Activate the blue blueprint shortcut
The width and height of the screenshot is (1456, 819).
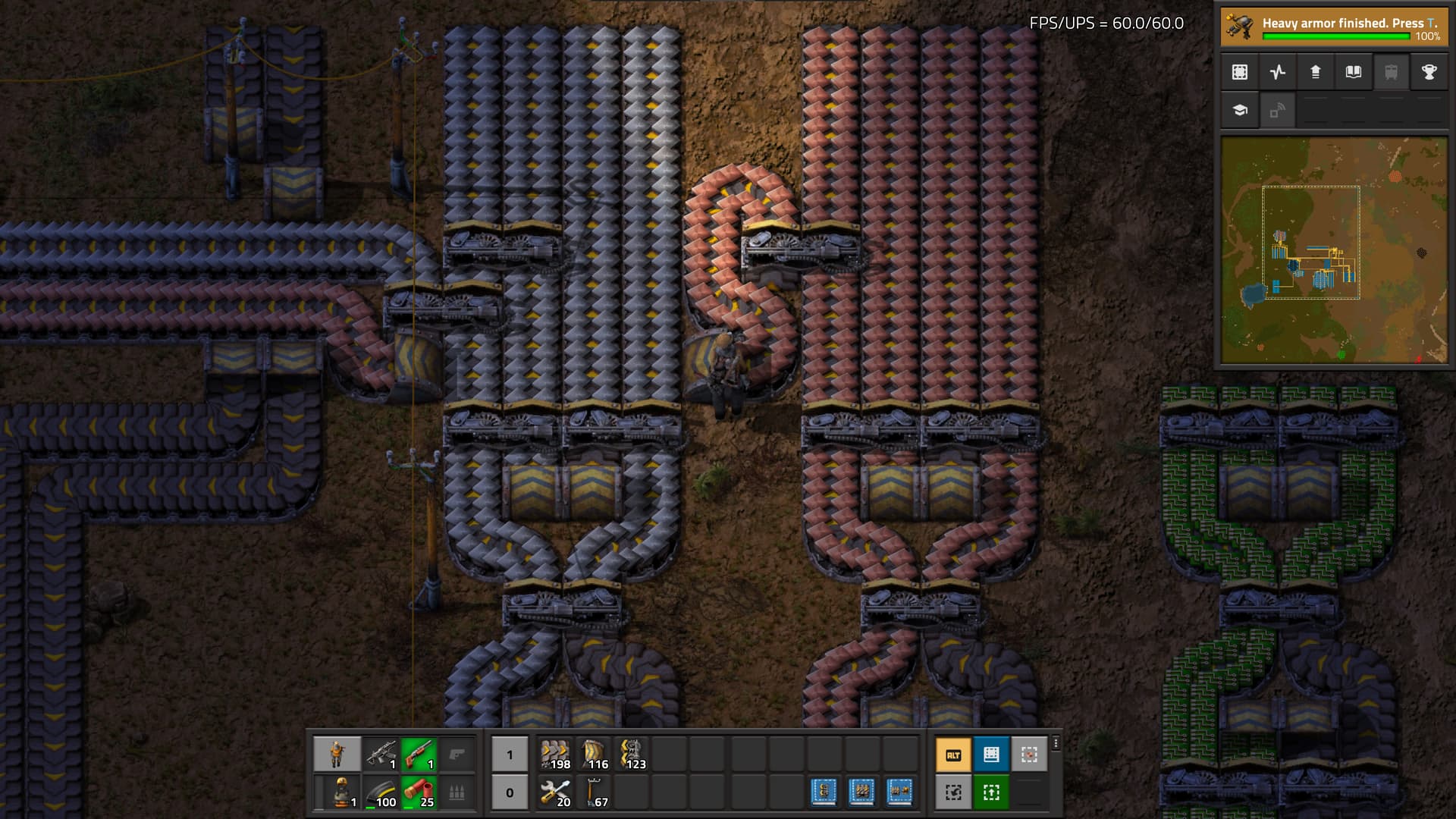point(991,755)
